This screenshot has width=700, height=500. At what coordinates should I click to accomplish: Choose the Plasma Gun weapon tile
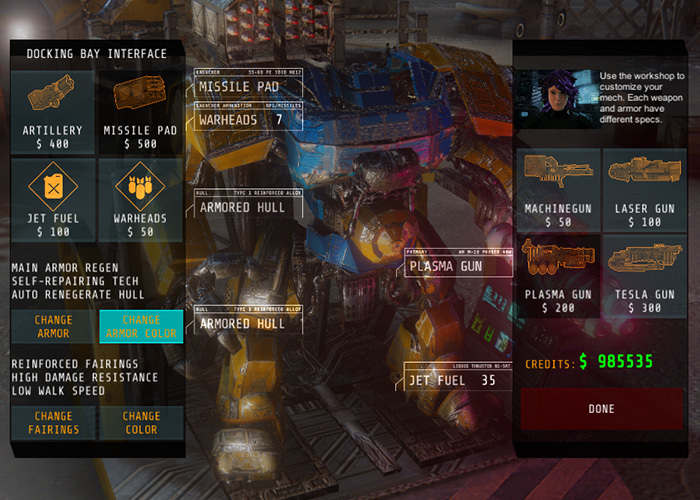coord(559,275)
